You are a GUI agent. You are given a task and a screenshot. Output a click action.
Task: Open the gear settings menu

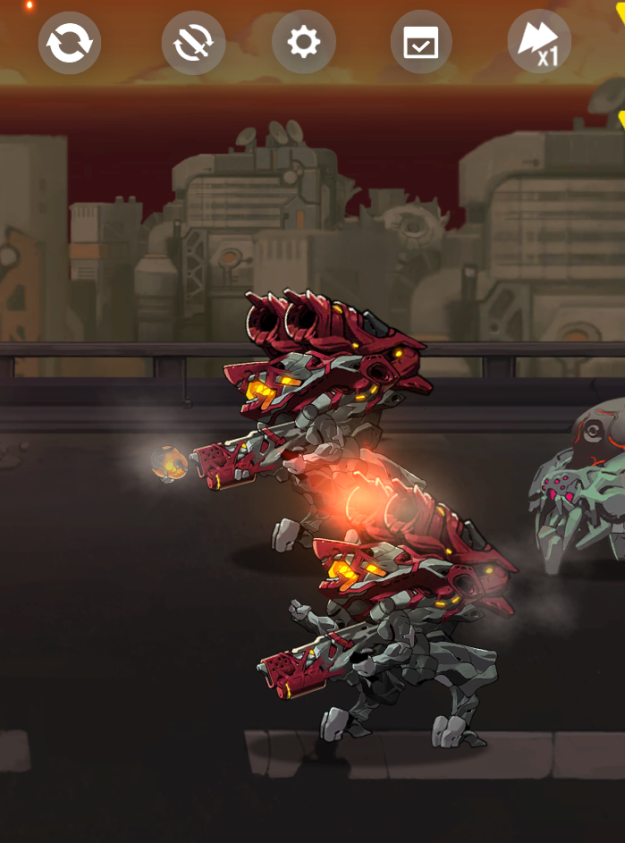(x=303, y=42)
